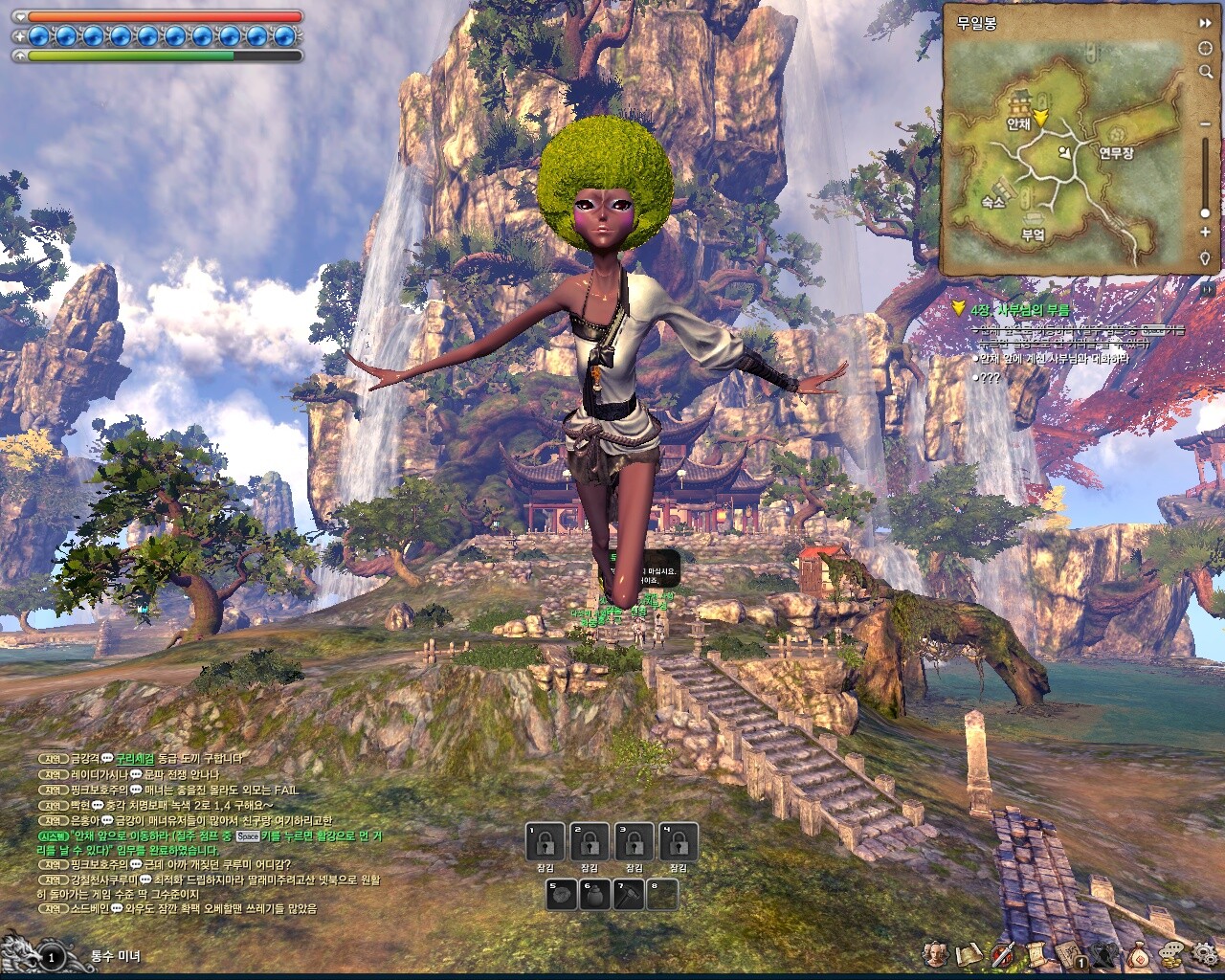
Task: Collapse minimap with double-arrow button
Action: 1206,23
